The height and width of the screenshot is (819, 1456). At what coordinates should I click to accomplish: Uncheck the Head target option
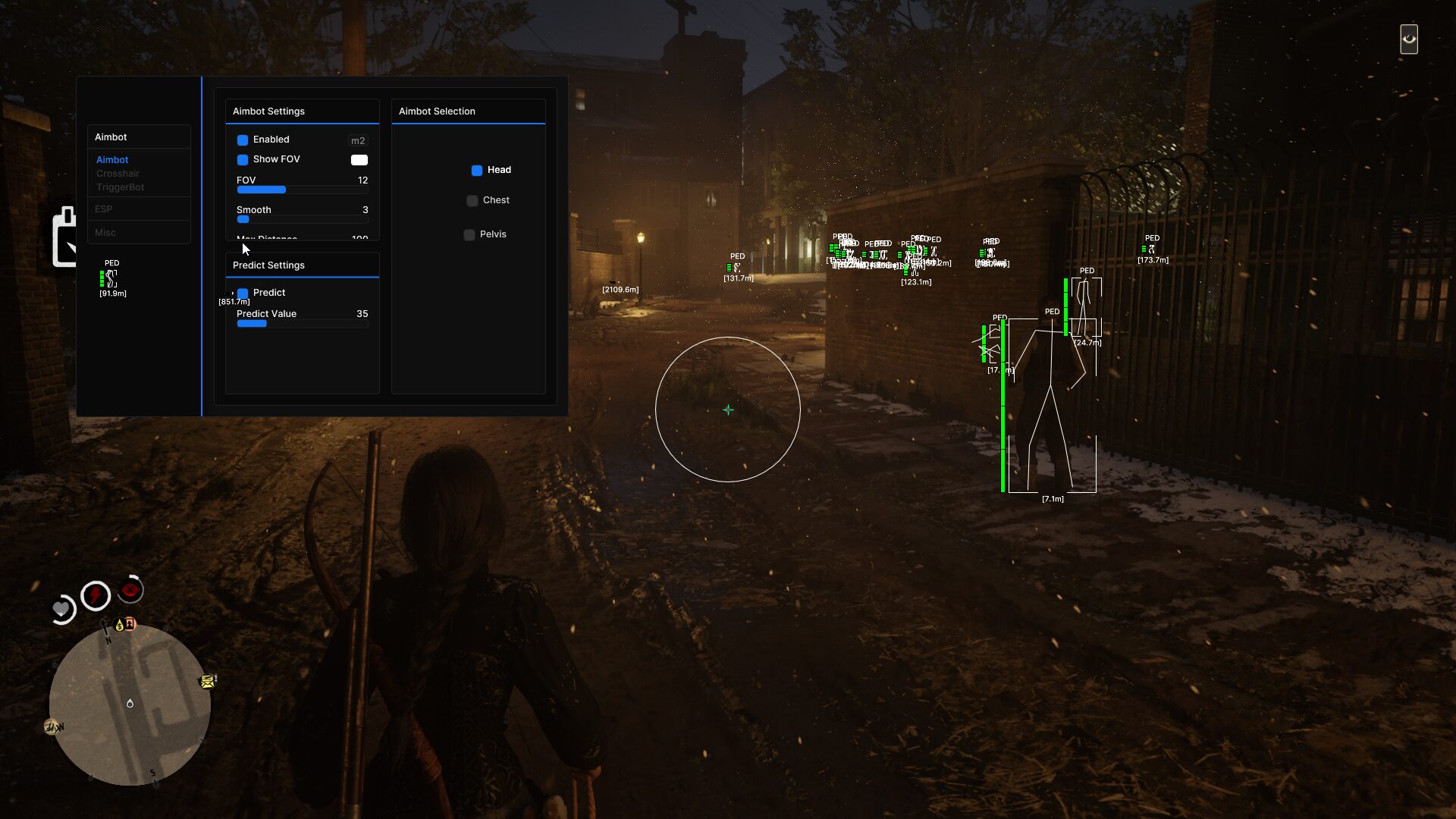click(477, 171)
